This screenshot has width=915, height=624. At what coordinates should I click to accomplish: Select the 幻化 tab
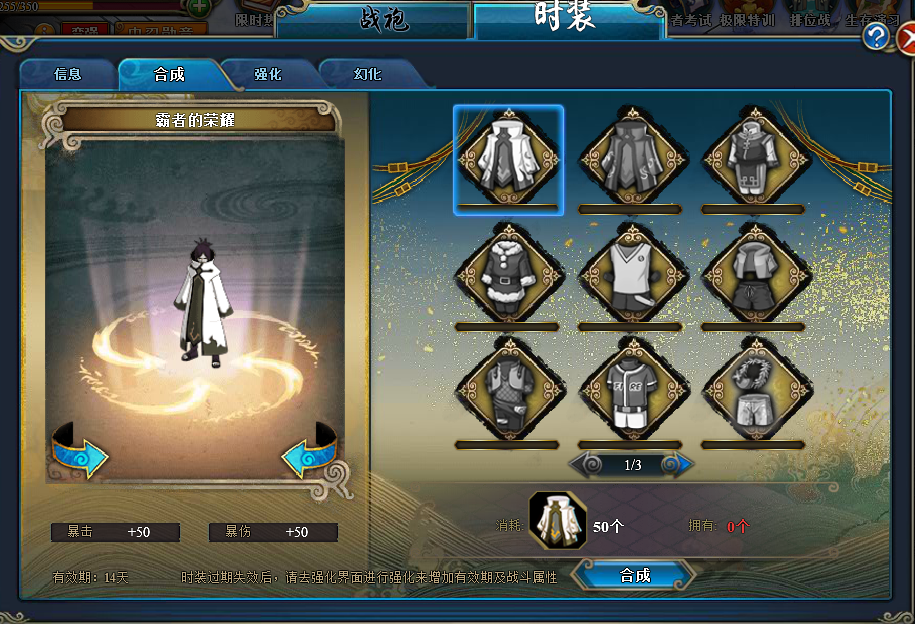(367, 74)
